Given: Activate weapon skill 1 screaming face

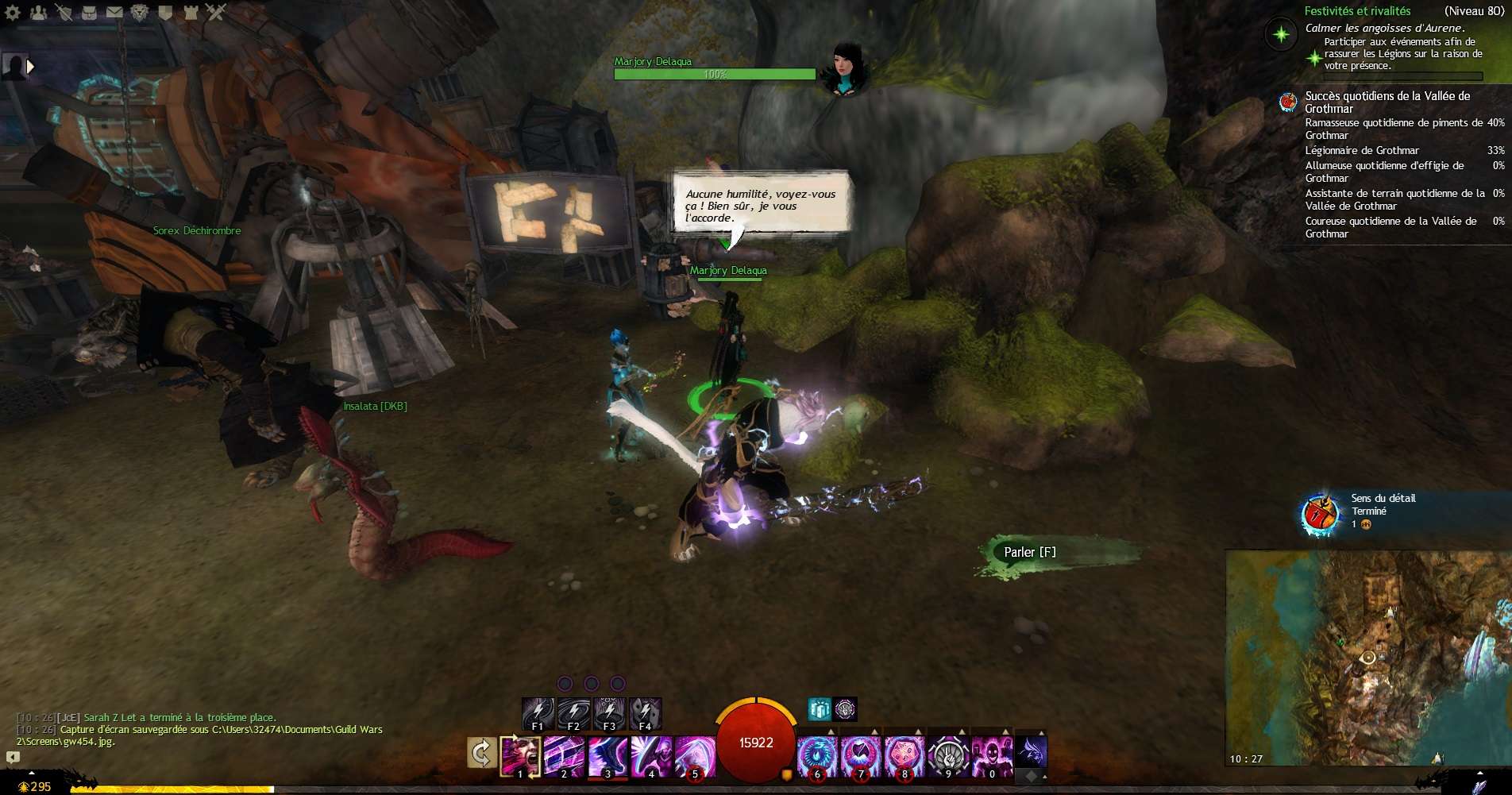Looking at the screenshot, I should (x=520, y=755).
